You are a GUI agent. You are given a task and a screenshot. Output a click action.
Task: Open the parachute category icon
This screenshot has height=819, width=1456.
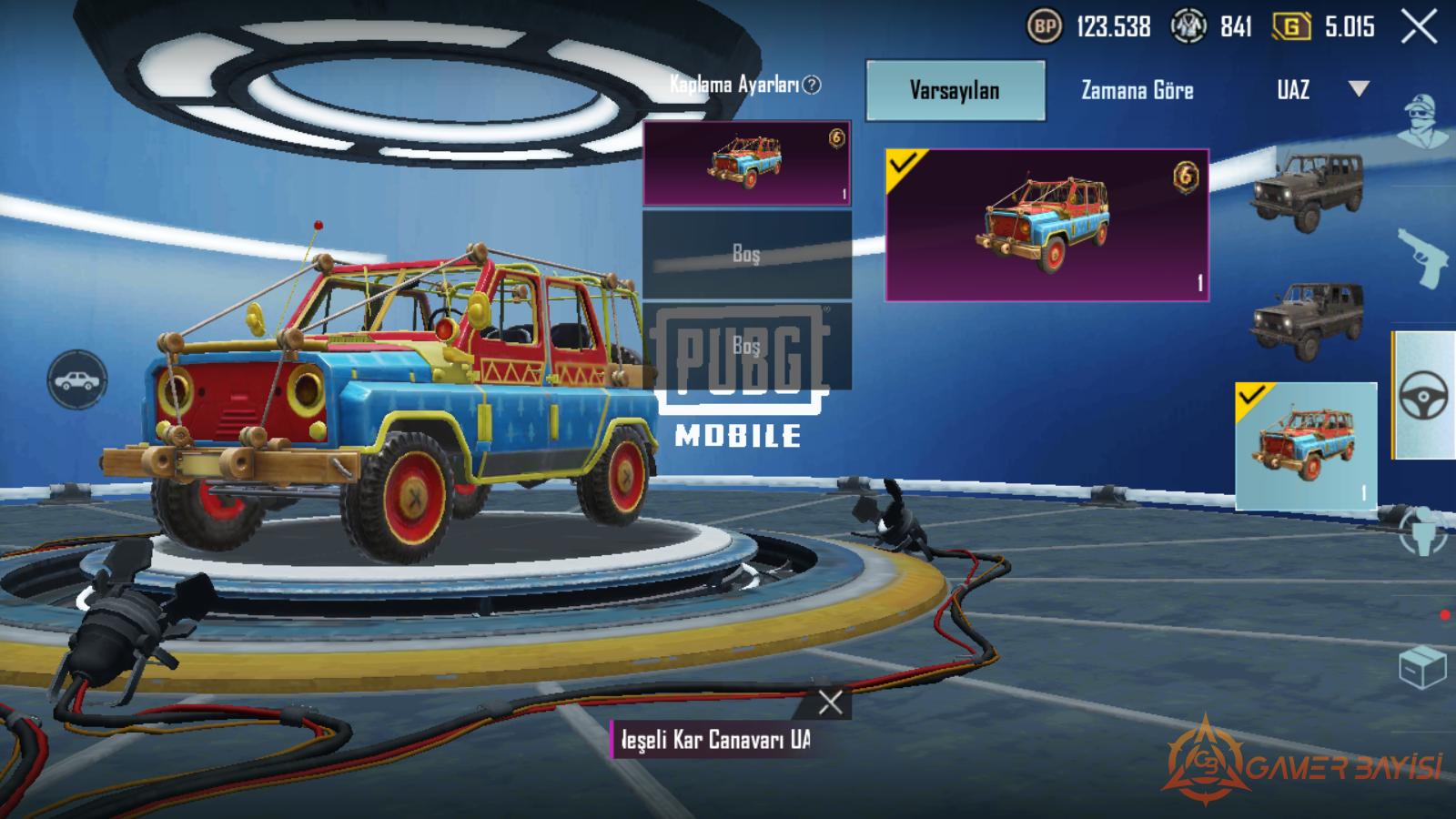(x=1423, y=532)
